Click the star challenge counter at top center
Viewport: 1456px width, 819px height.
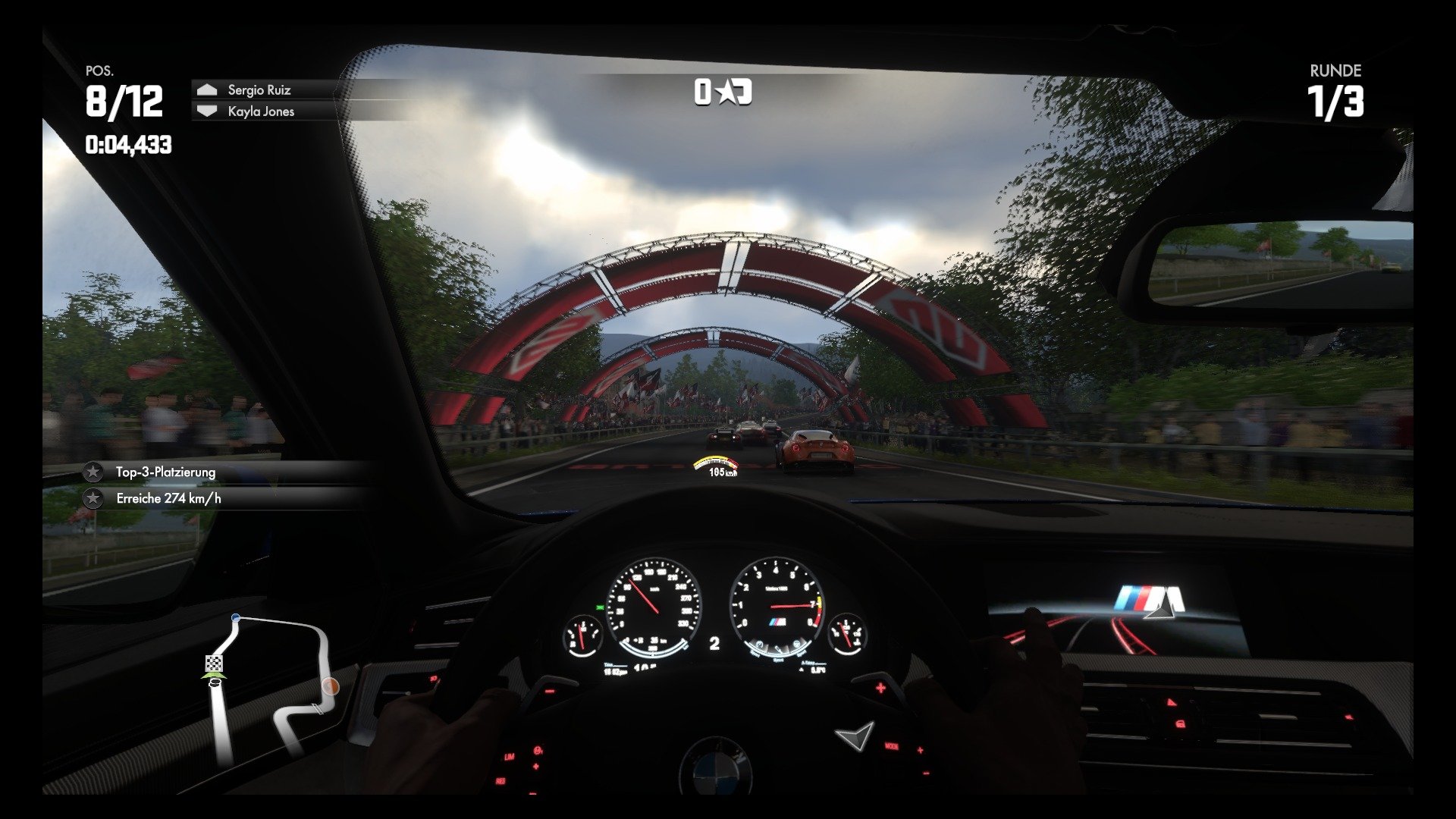point(723,91)
